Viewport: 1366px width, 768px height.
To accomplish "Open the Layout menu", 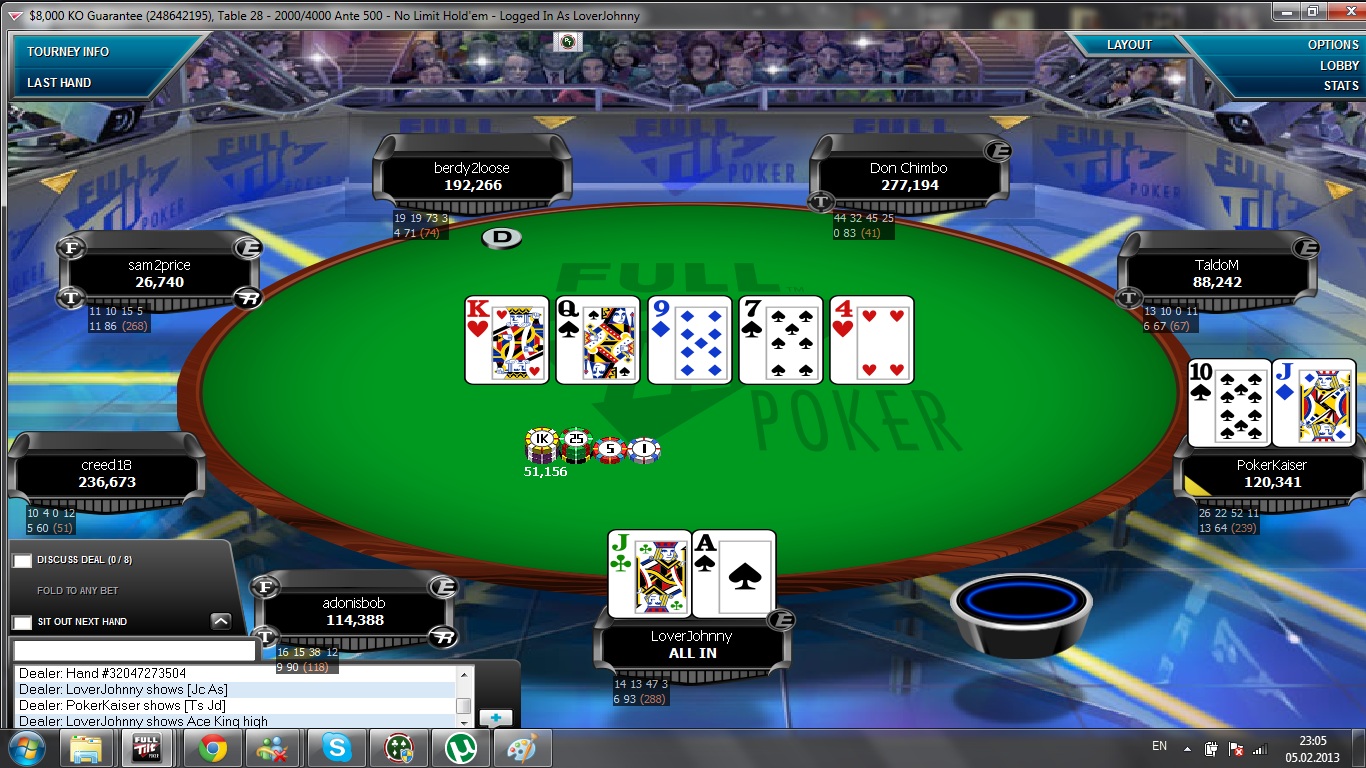I will 1129,45.
